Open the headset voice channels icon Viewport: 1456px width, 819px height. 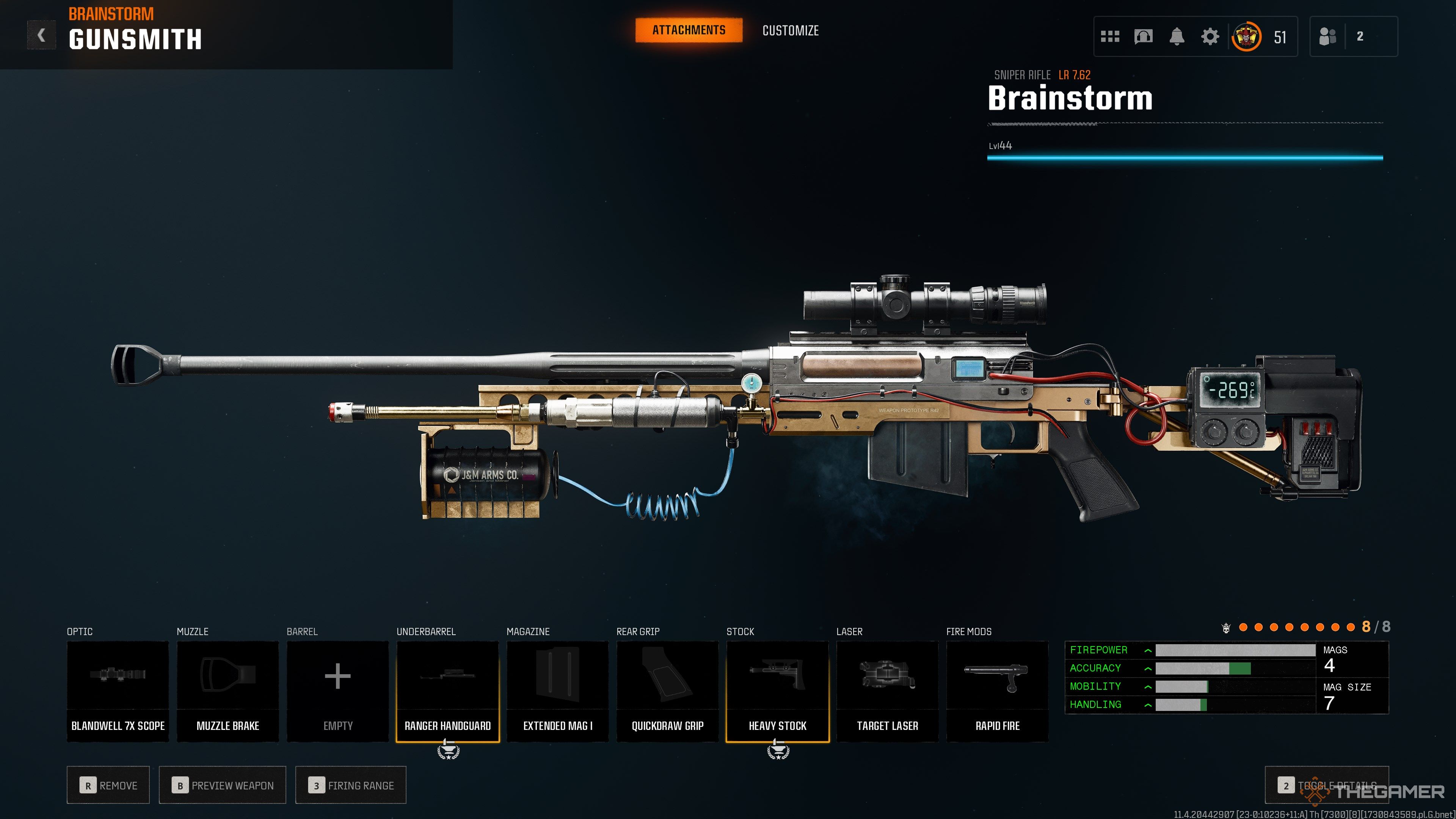pos(1143,37)
